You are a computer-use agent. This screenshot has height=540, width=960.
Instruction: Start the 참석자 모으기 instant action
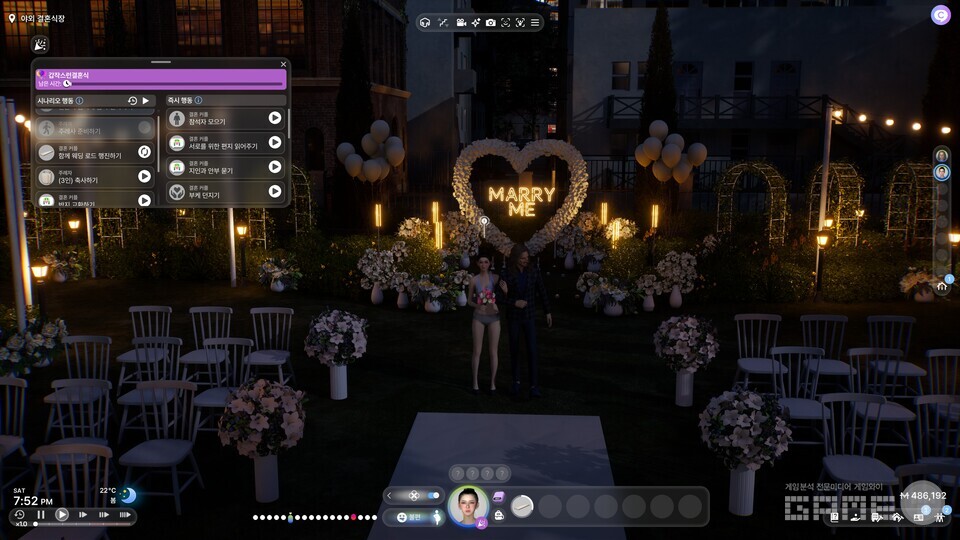(x=275, y=117)
